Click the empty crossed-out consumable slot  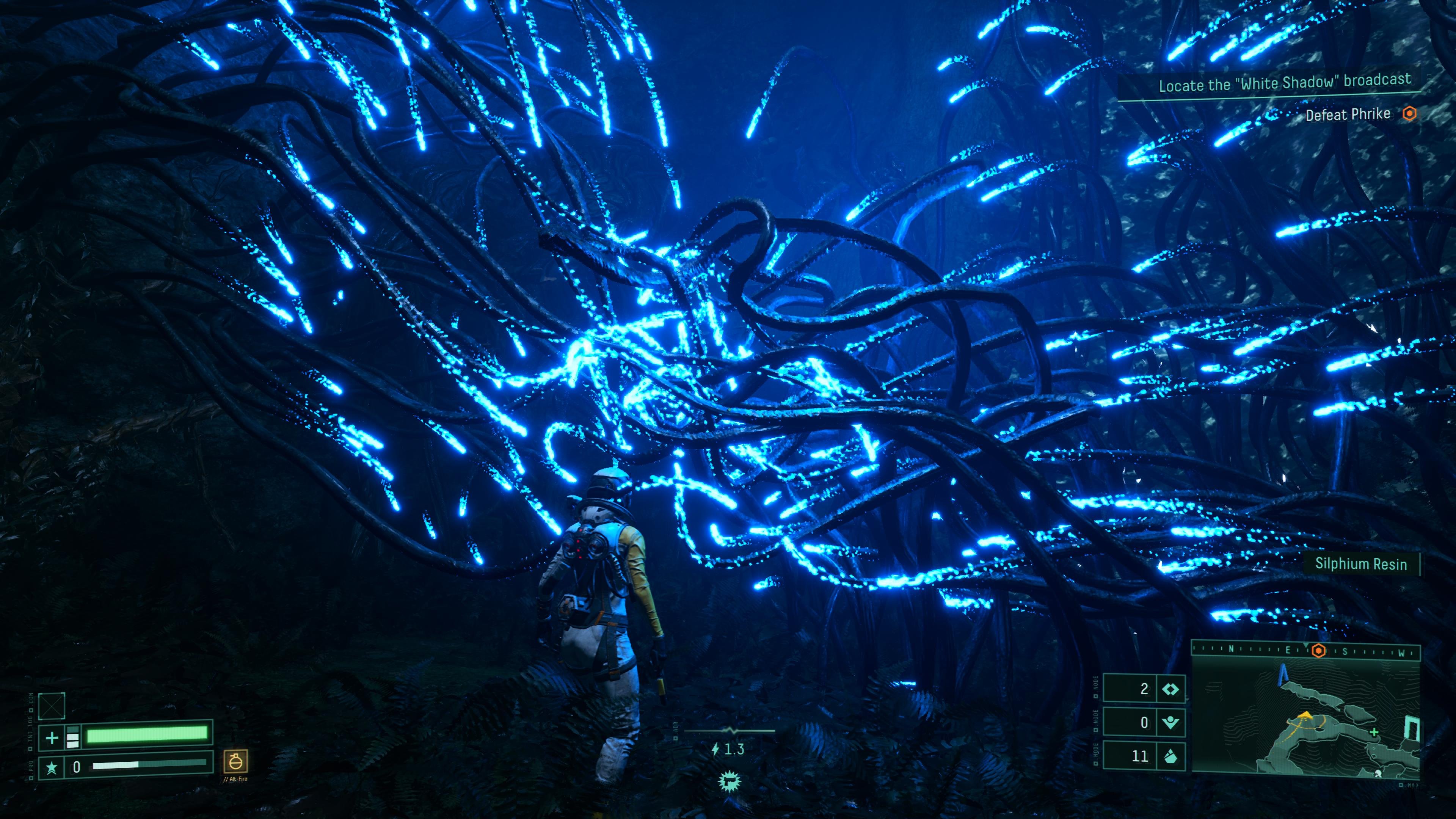click(x=52, y=706)
